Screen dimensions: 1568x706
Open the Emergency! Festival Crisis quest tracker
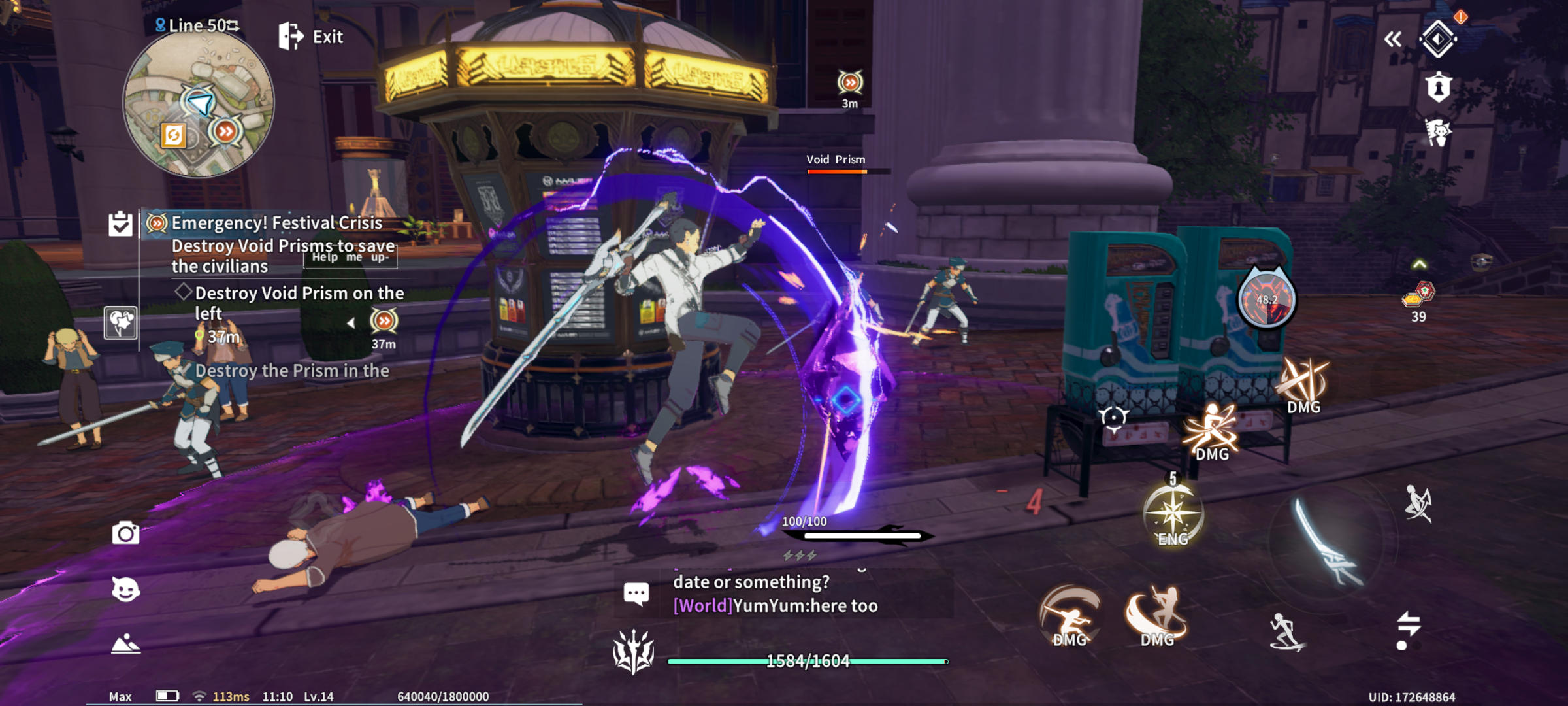tap(276, 223)
